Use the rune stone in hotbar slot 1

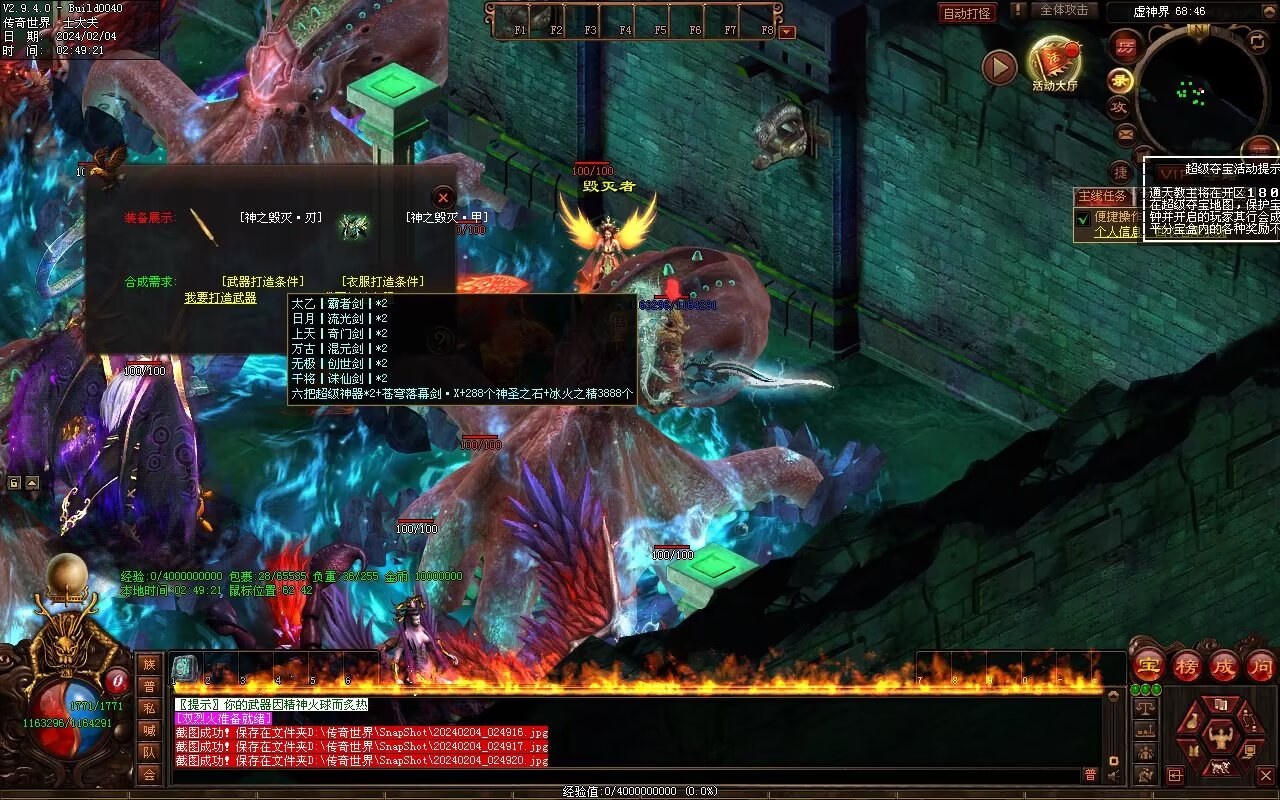click(186, 668)
